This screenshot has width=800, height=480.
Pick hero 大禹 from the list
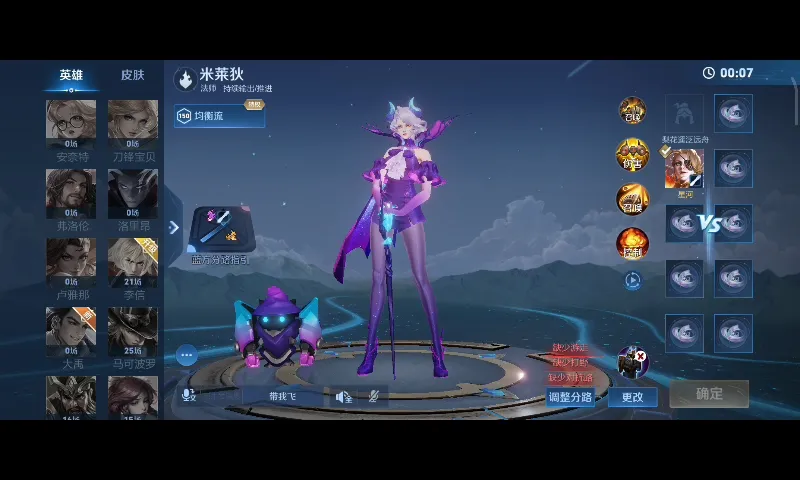(71, 331)
